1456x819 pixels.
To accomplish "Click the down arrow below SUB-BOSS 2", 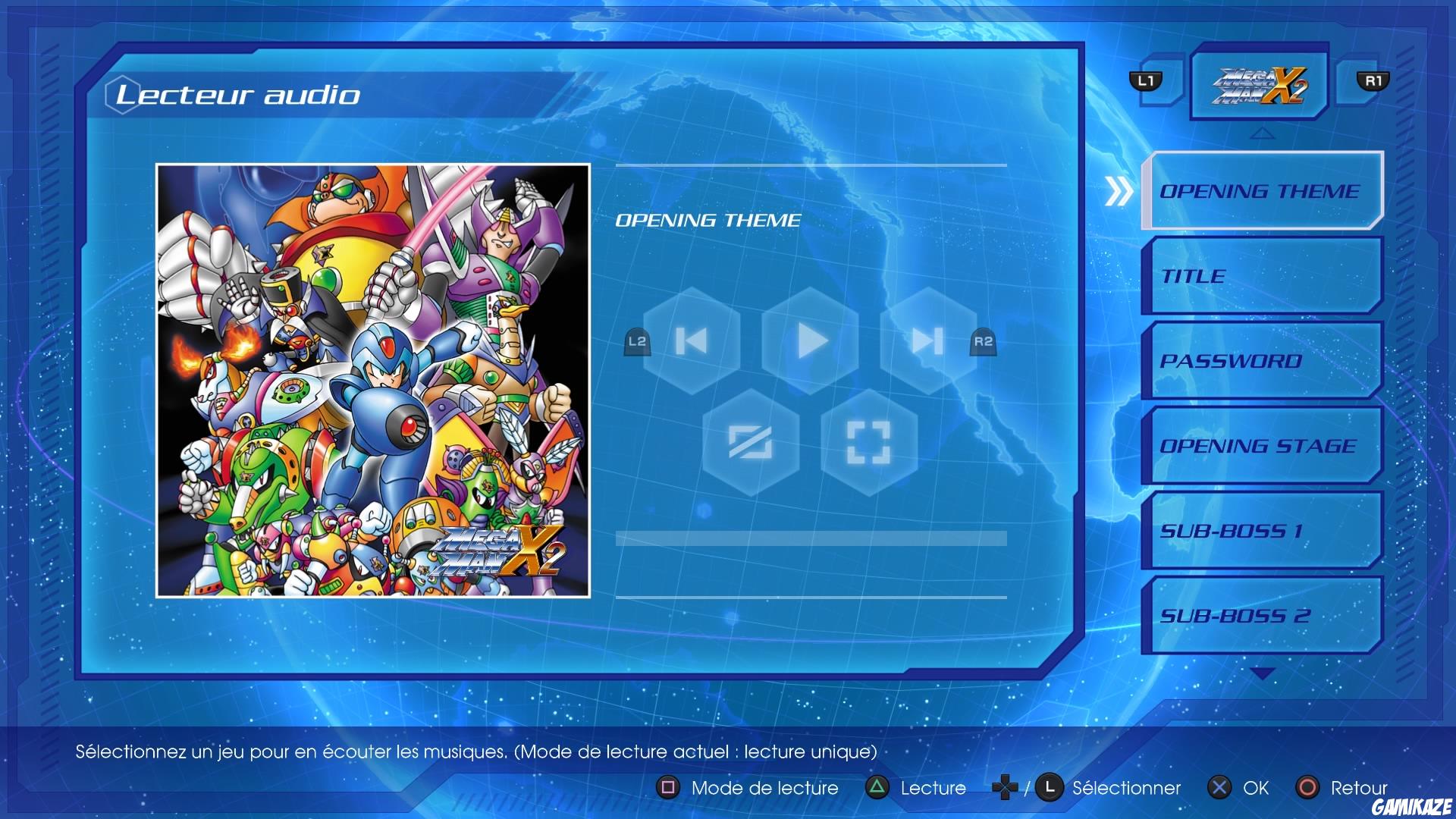I will pyautogui.click(x=1261, y=671).
